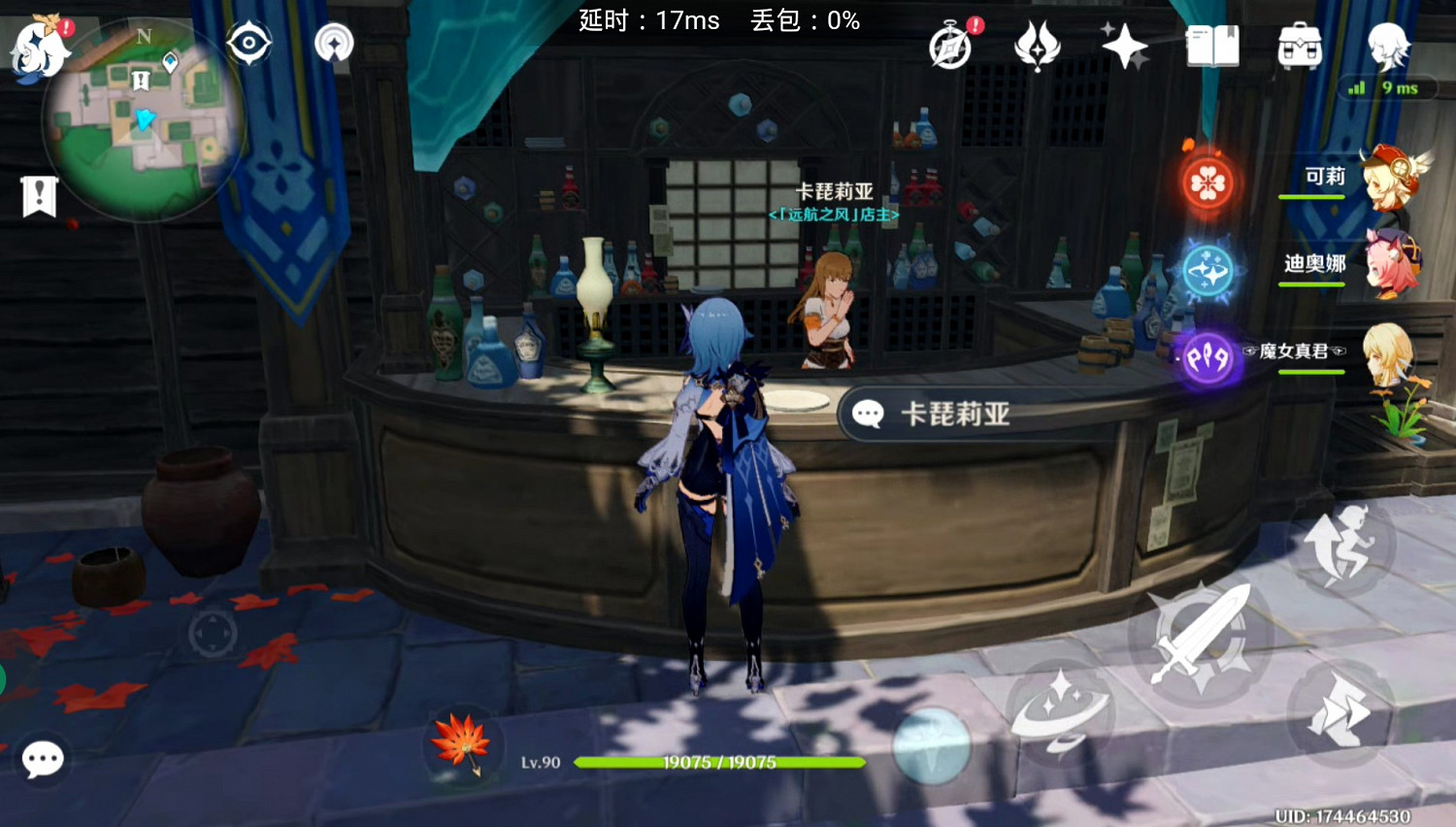This screenshot has width=1456, height=827.
Task: Open the Wish star icon
Action: point(1123,46)
